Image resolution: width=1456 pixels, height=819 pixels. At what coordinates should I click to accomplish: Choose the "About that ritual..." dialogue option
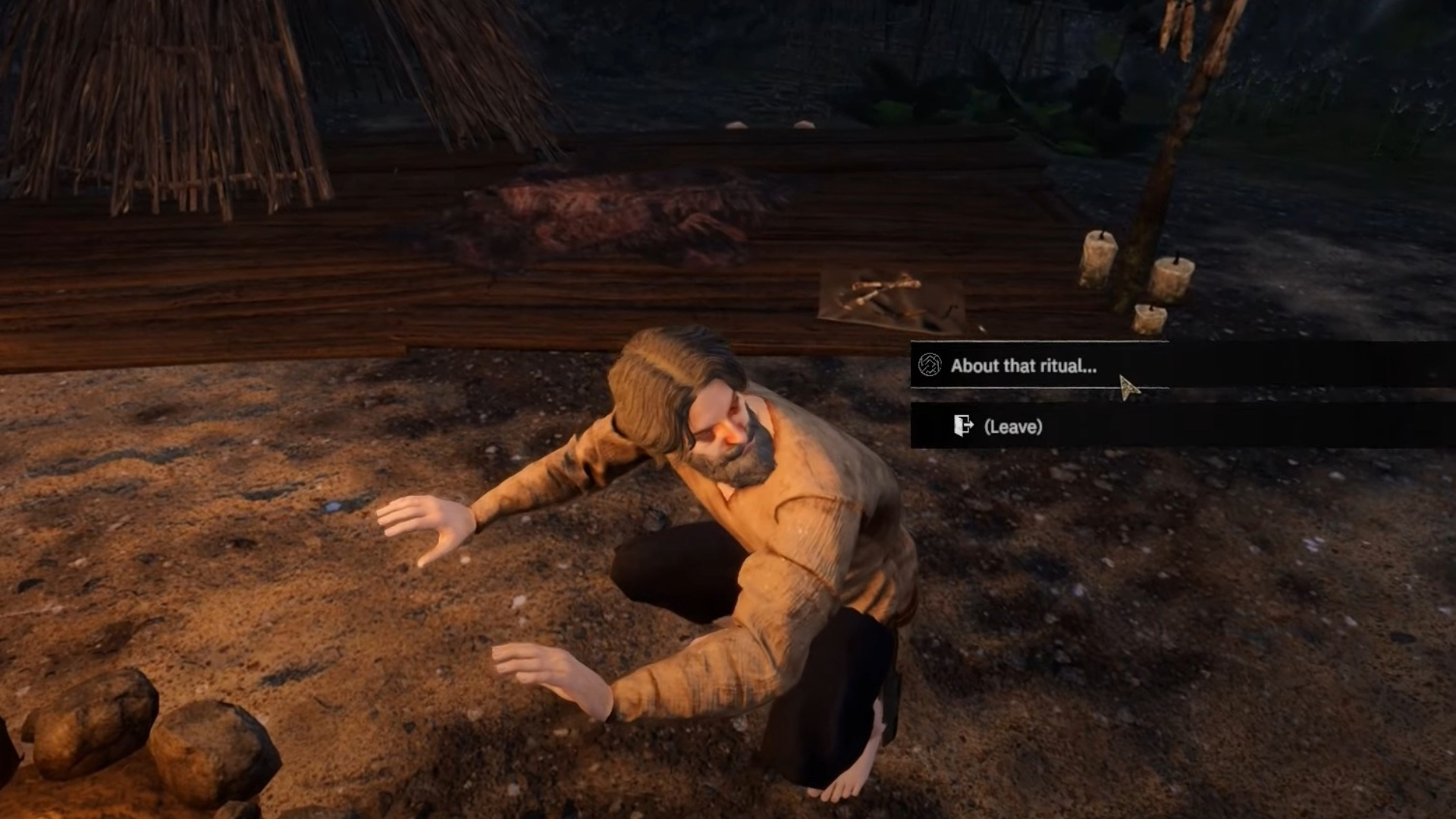coord(1023,366)
